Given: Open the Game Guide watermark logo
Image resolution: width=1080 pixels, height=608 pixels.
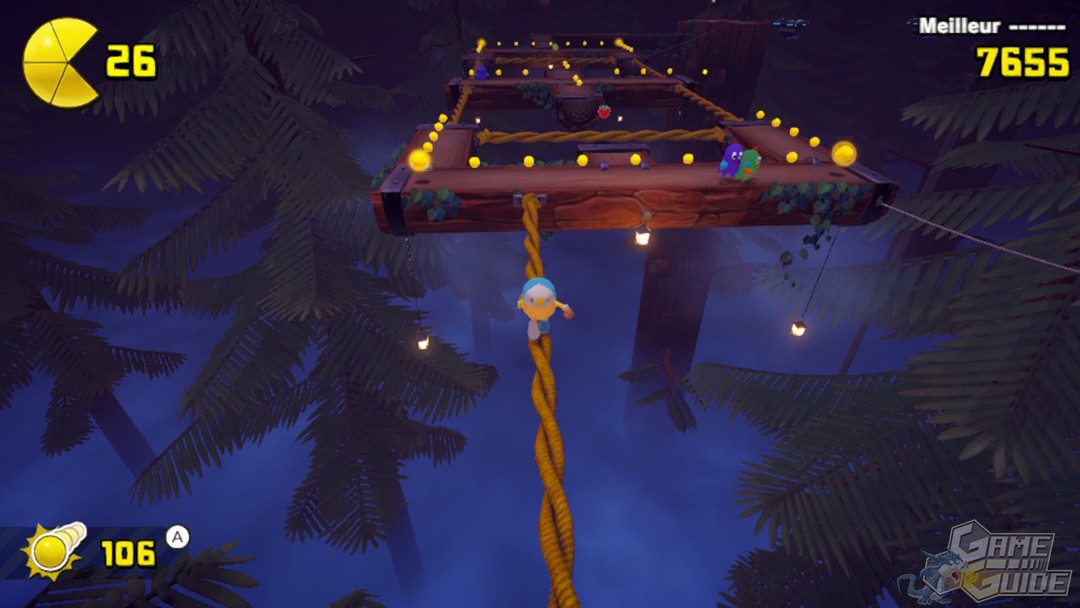Looking at the screenshot, I should (x=989, y=563).
